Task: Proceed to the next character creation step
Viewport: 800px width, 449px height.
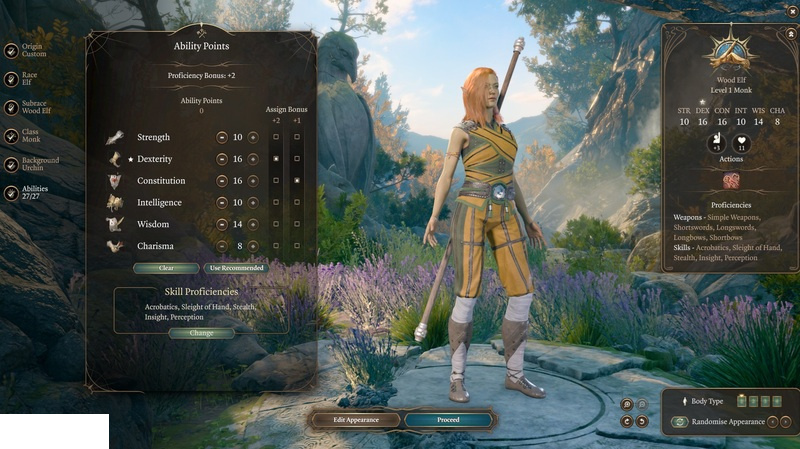Action: click(x=448, y=420)
